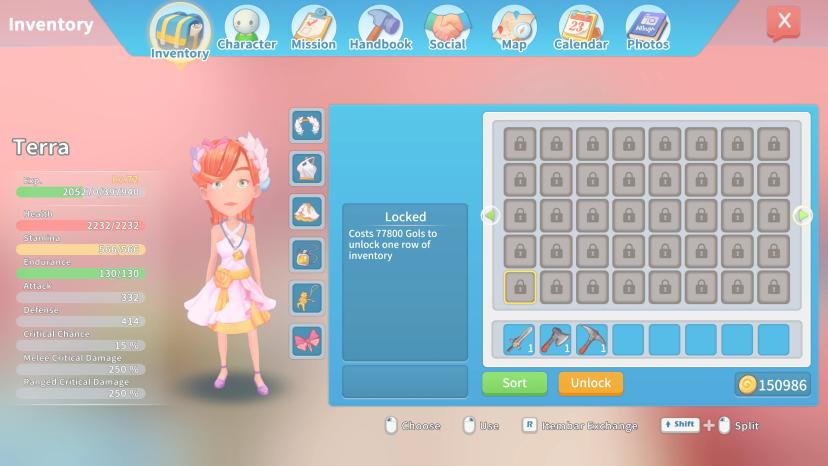
Task: Switch to the Character tab
Action: click(x=246, y=27)
